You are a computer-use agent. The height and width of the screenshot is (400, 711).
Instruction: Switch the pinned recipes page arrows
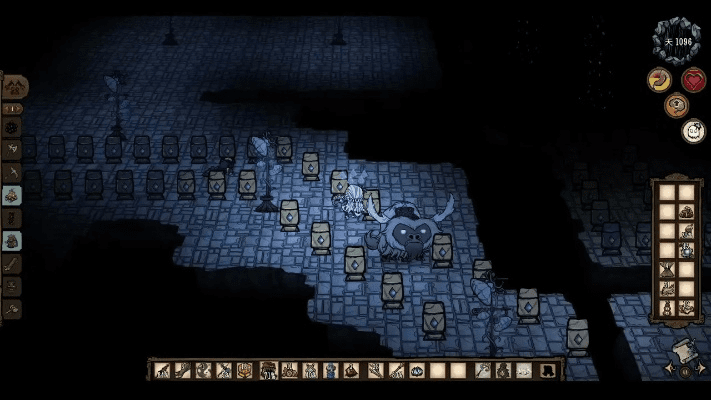click(13, 108)
